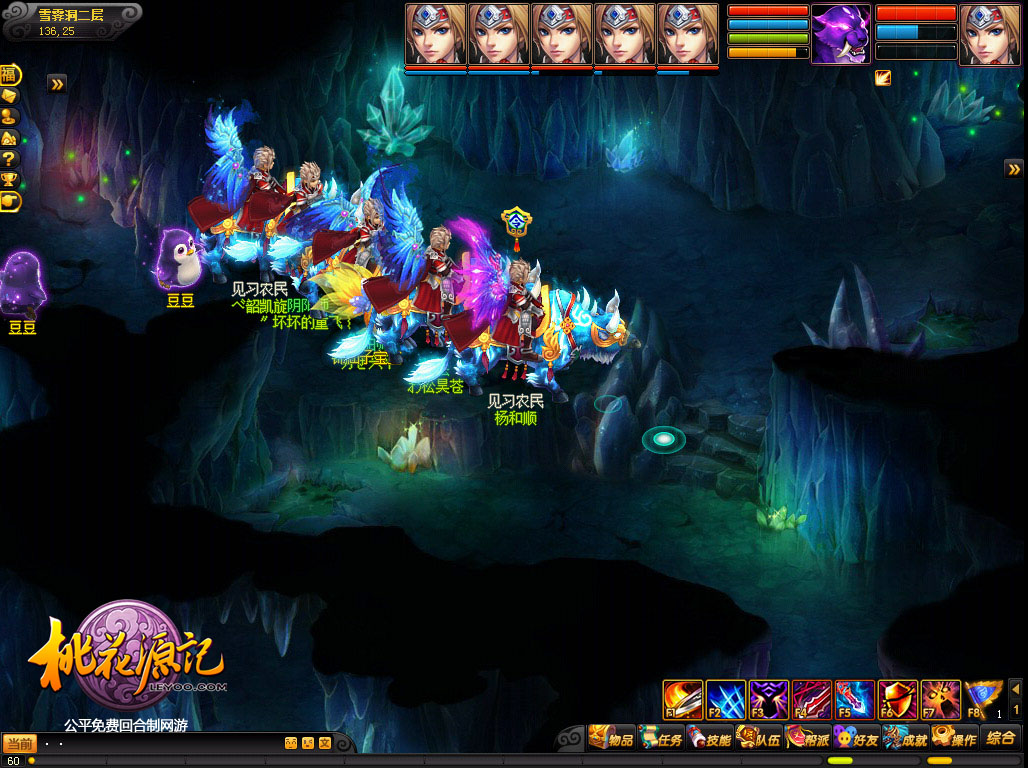Select the purple wolf pet portrait
Screen dimensions: 1028x768
coord(840,34)
